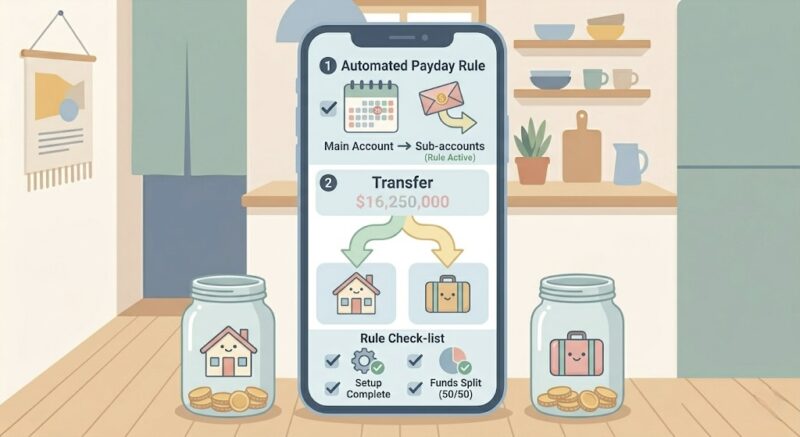Viewport: 800px width, 437px height.
Task: Select the money envelope icon
Action: (x=444, y=103)
